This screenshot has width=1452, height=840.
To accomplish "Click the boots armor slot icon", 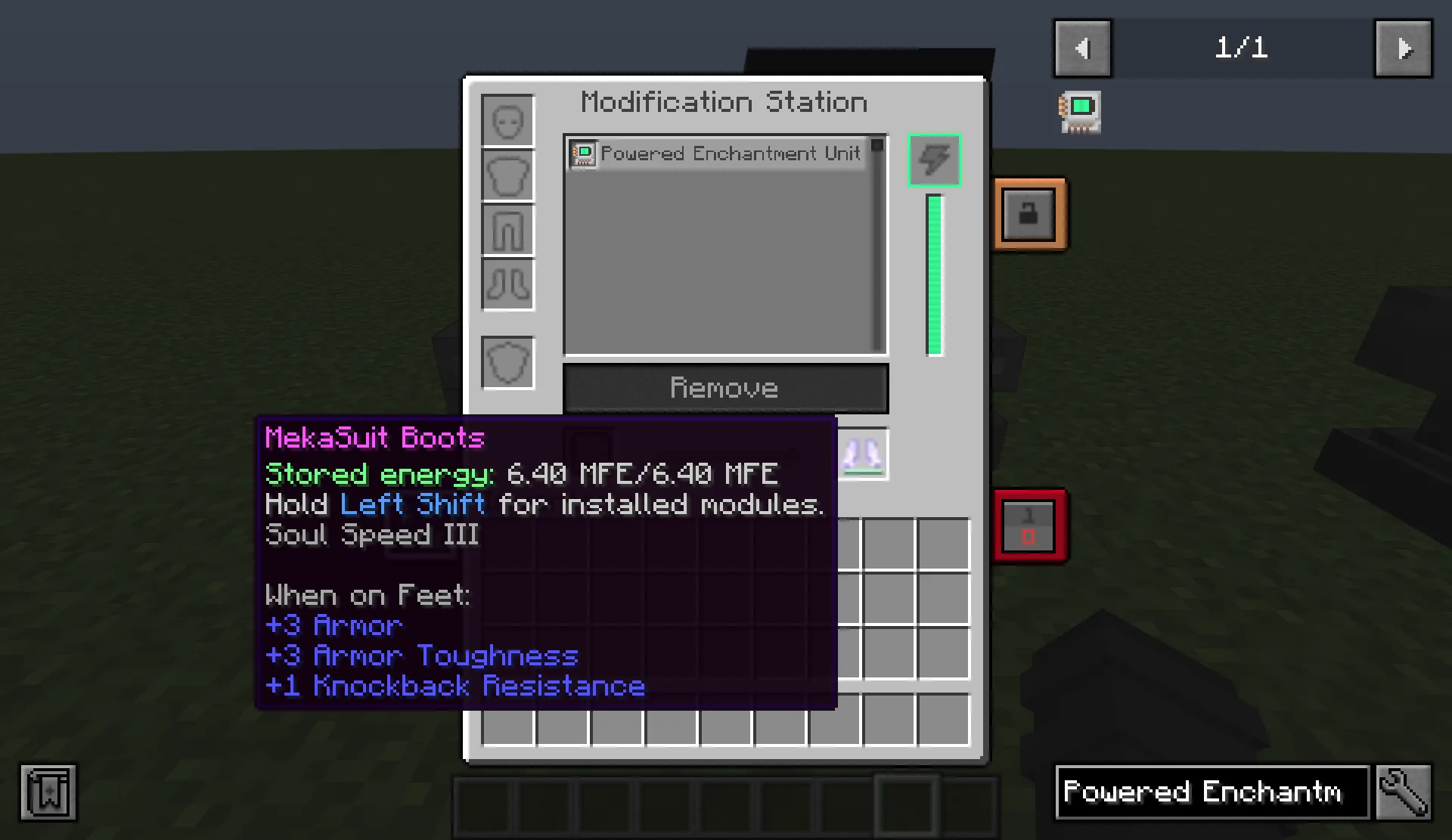I will pos(507,285).
